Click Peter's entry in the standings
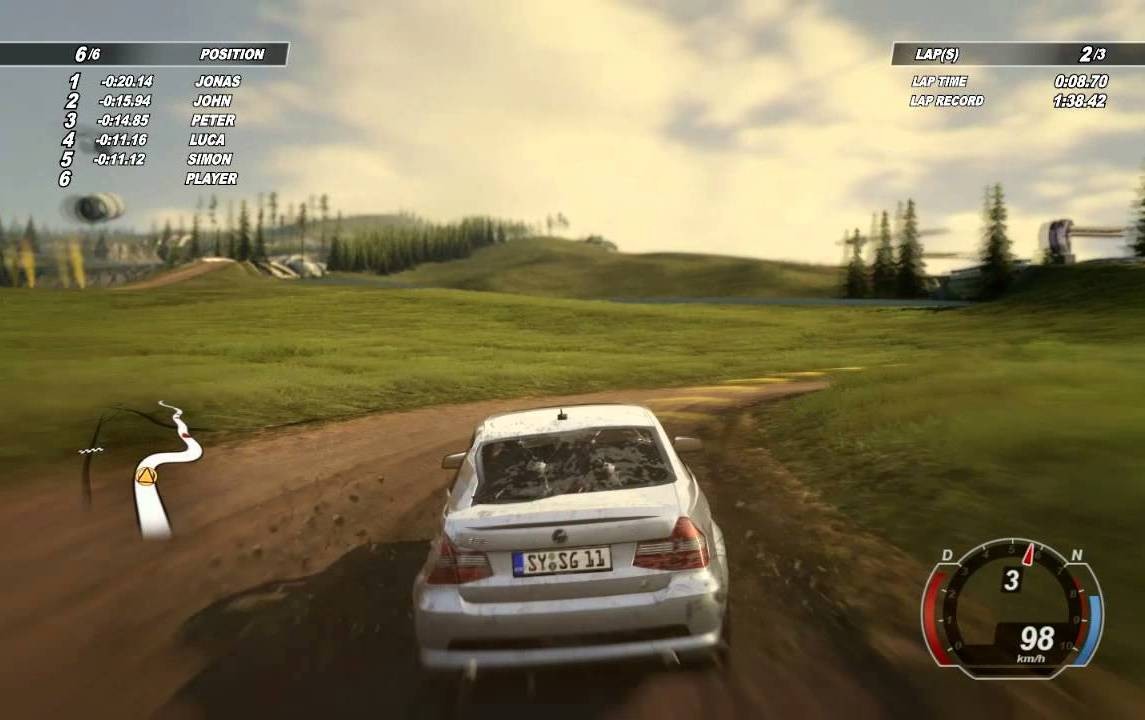Screen dimensions: 1145x720 tap(212, 120)
